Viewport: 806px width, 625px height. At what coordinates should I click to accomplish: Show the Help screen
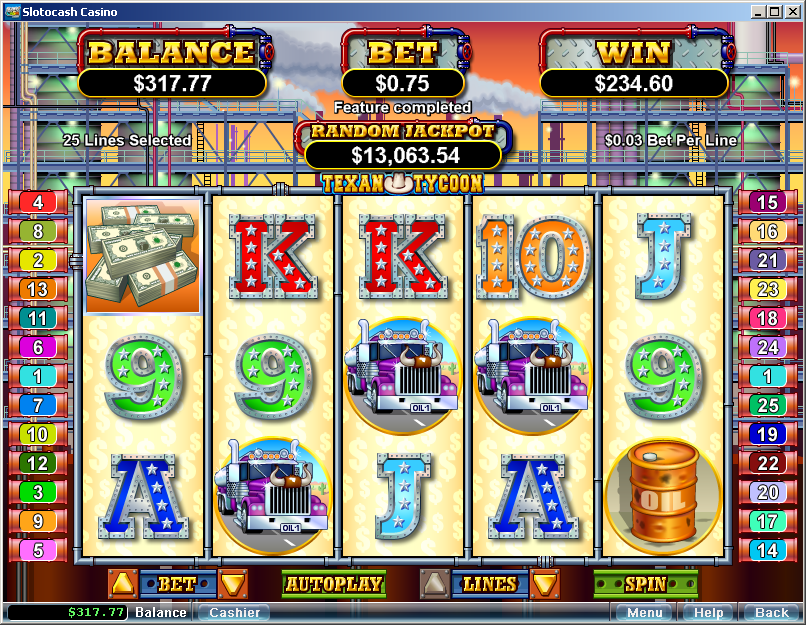coord(708,612)
